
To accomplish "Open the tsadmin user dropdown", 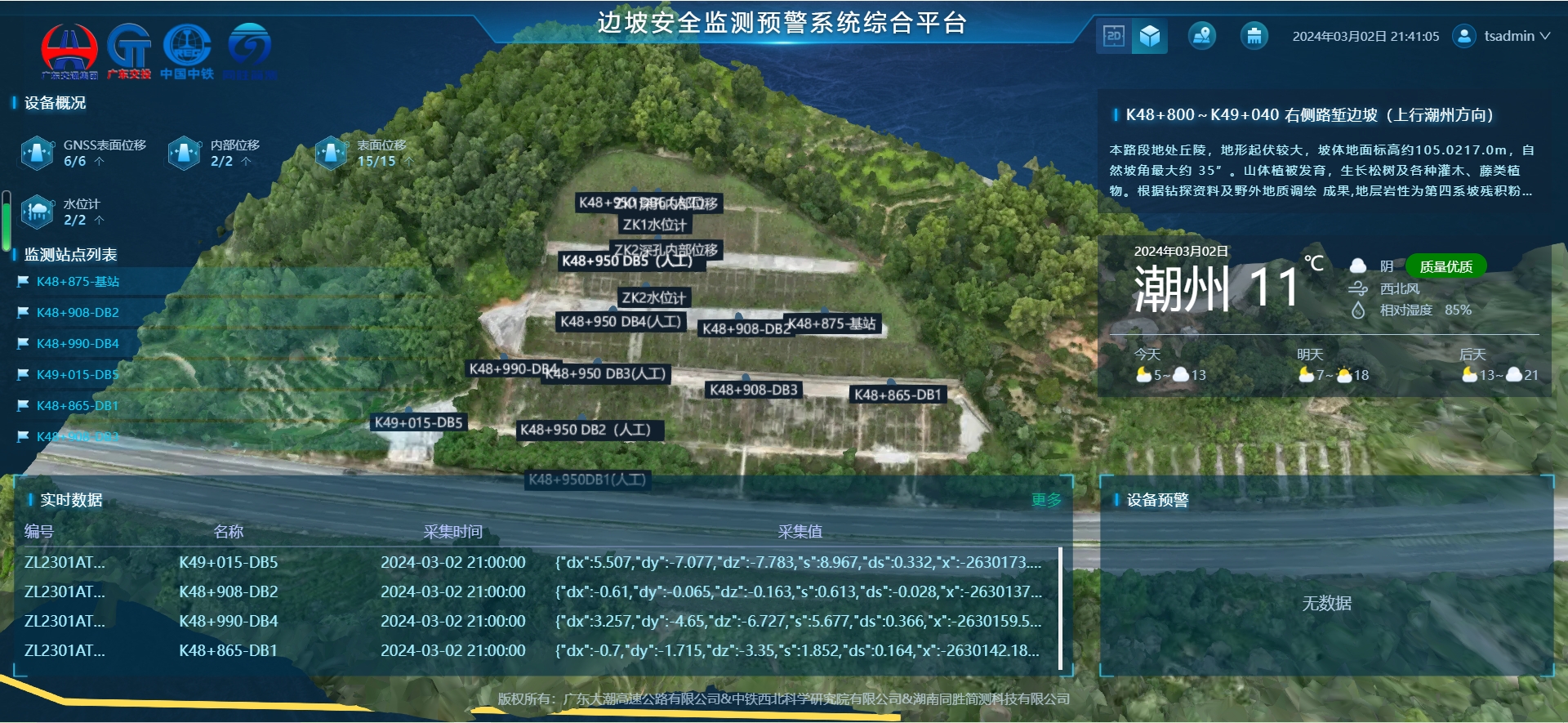I will 1503,36.
